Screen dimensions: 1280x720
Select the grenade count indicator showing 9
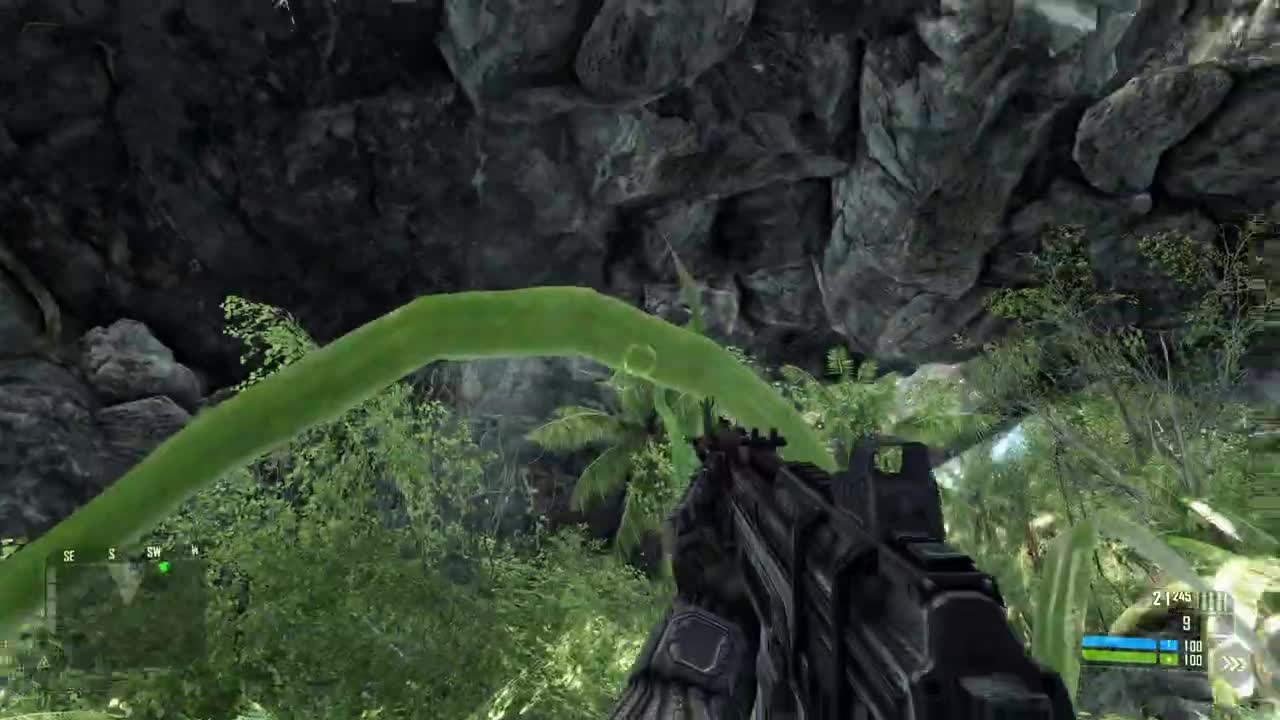[1186, 621]
